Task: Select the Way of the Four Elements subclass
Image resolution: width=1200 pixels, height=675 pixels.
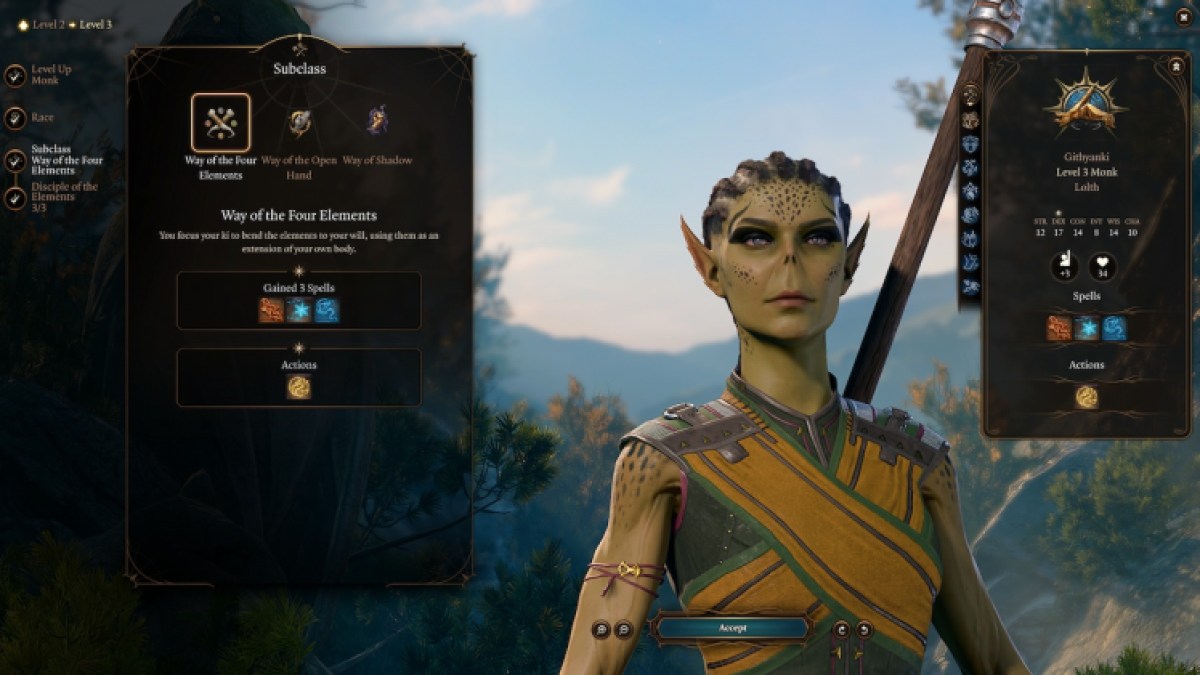Action: (x=220, y=123)
